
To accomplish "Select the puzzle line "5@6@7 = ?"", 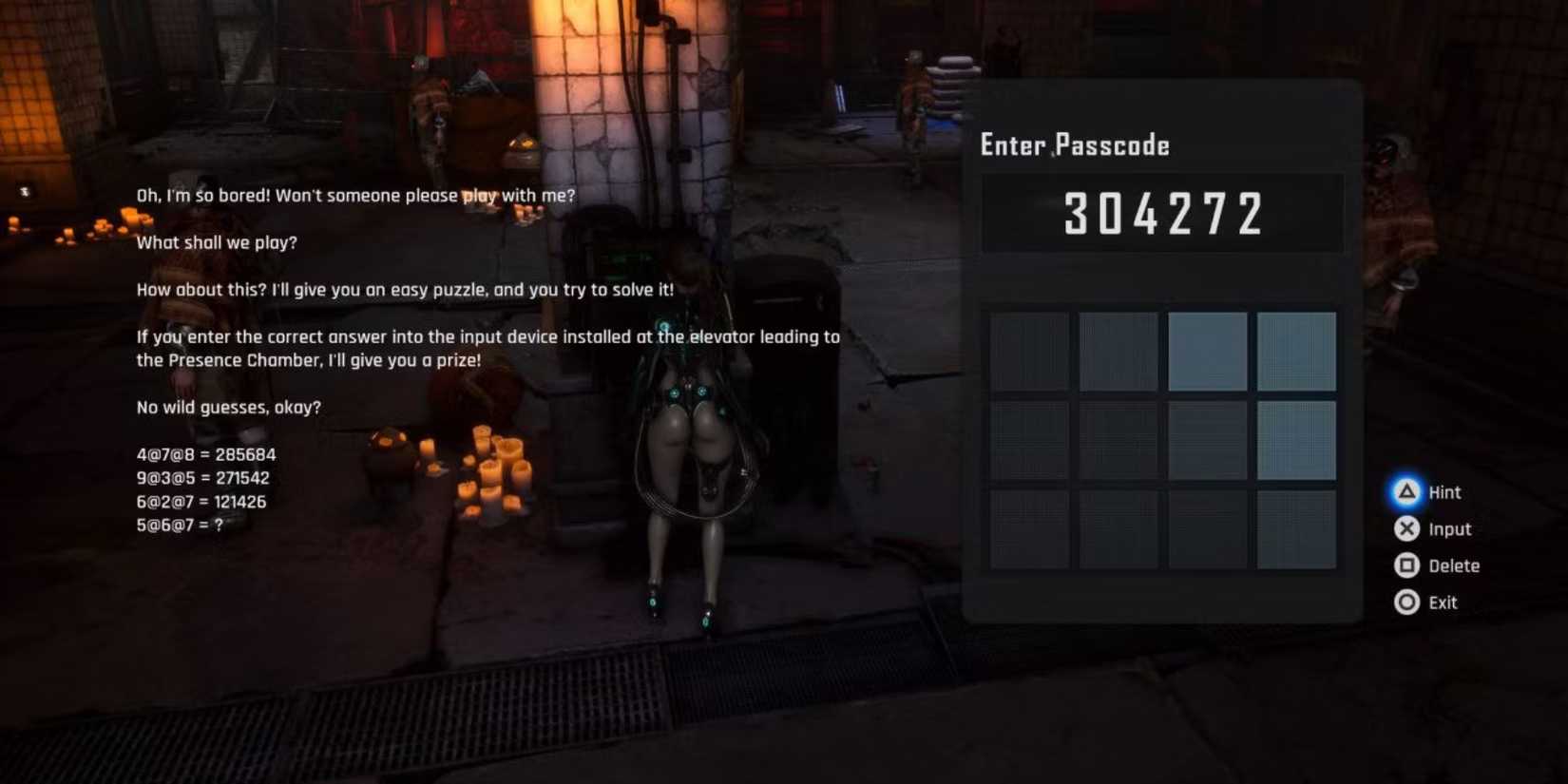I will 179,525.
